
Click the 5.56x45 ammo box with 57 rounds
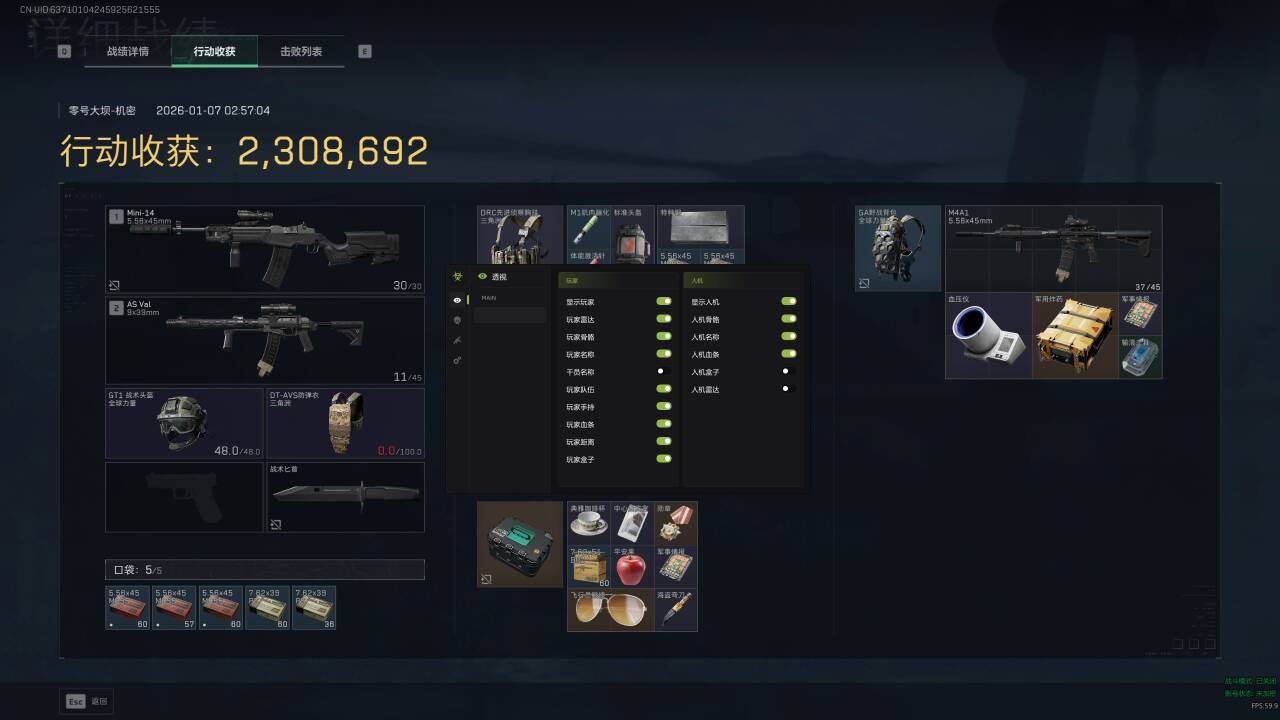click(174, 608)
